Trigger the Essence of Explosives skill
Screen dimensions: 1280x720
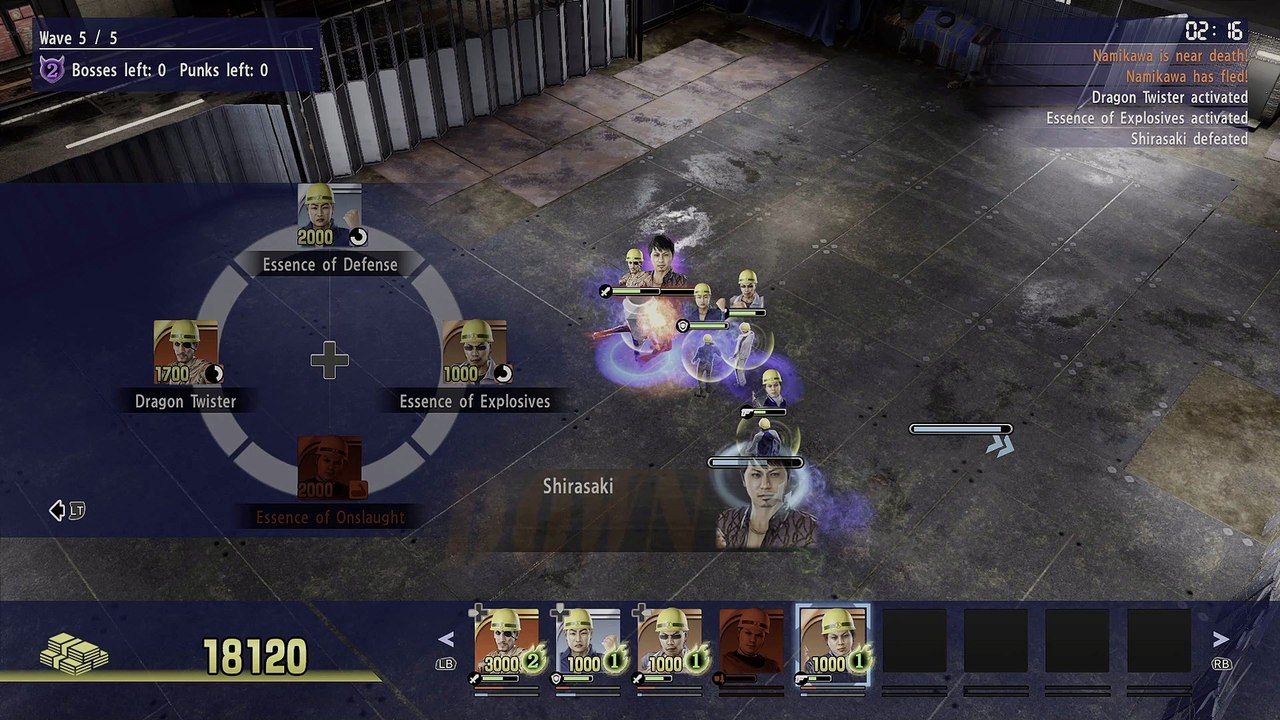(x=474, y=352)
